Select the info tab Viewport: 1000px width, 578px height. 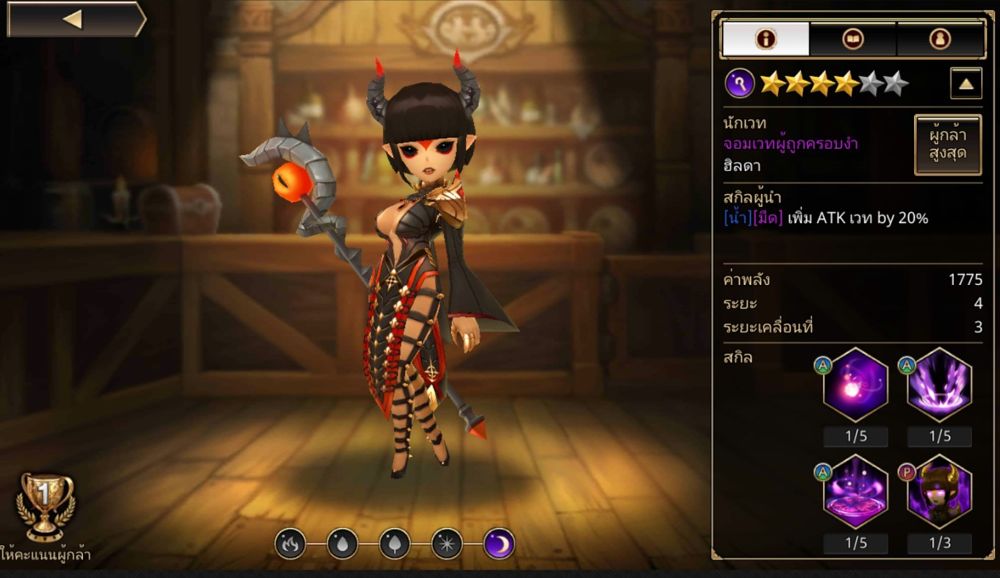click(x=766, y=39)
